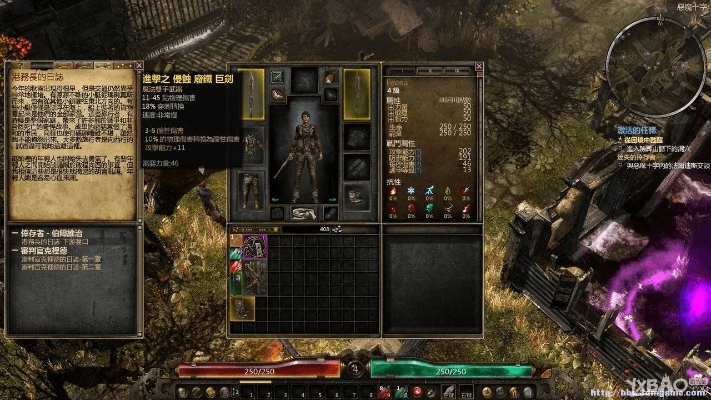Close the character inventory window

479,66
